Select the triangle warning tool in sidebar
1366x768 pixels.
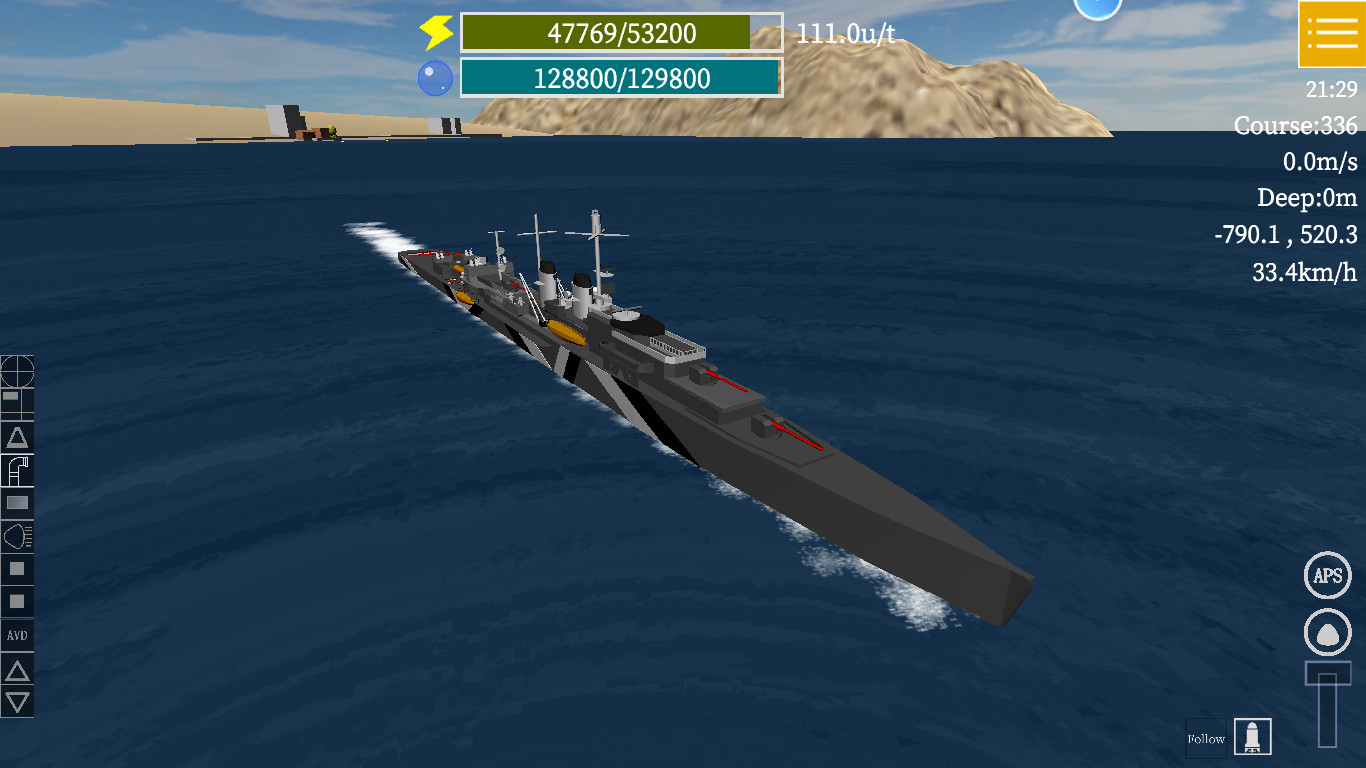point(16,437)
